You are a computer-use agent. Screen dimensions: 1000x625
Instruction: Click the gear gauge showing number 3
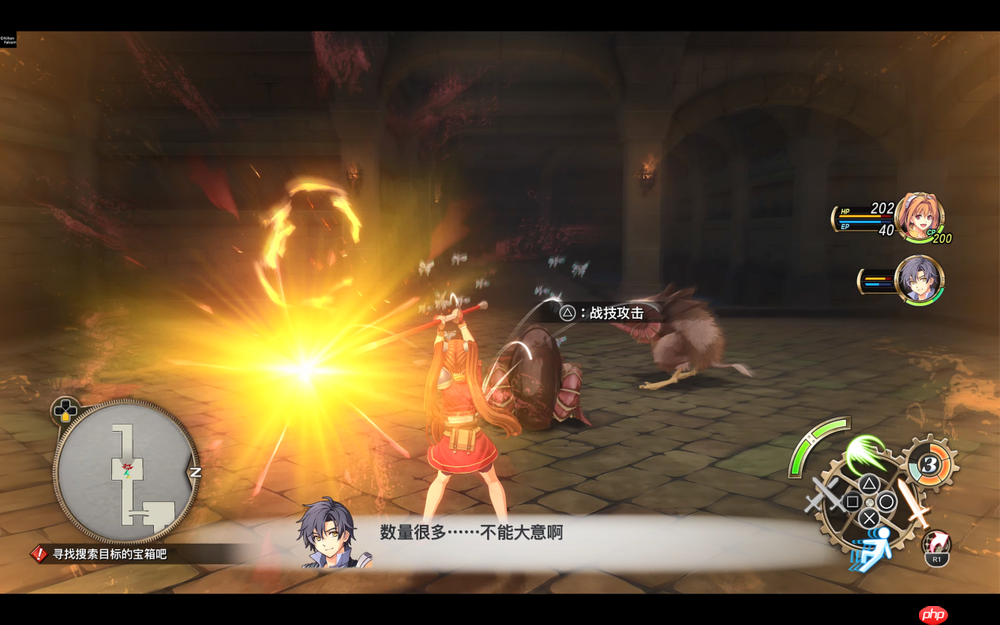[930, 464]
